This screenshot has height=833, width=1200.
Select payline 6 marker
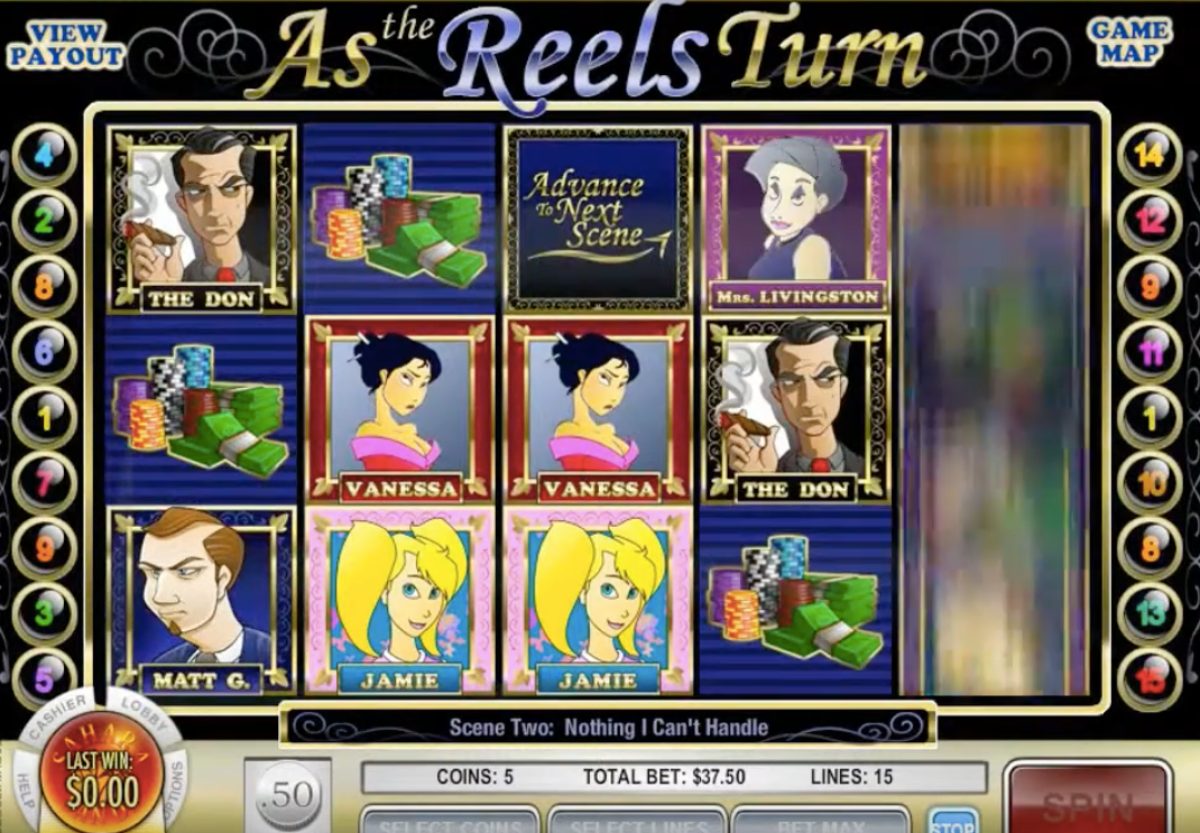[44, 352]
